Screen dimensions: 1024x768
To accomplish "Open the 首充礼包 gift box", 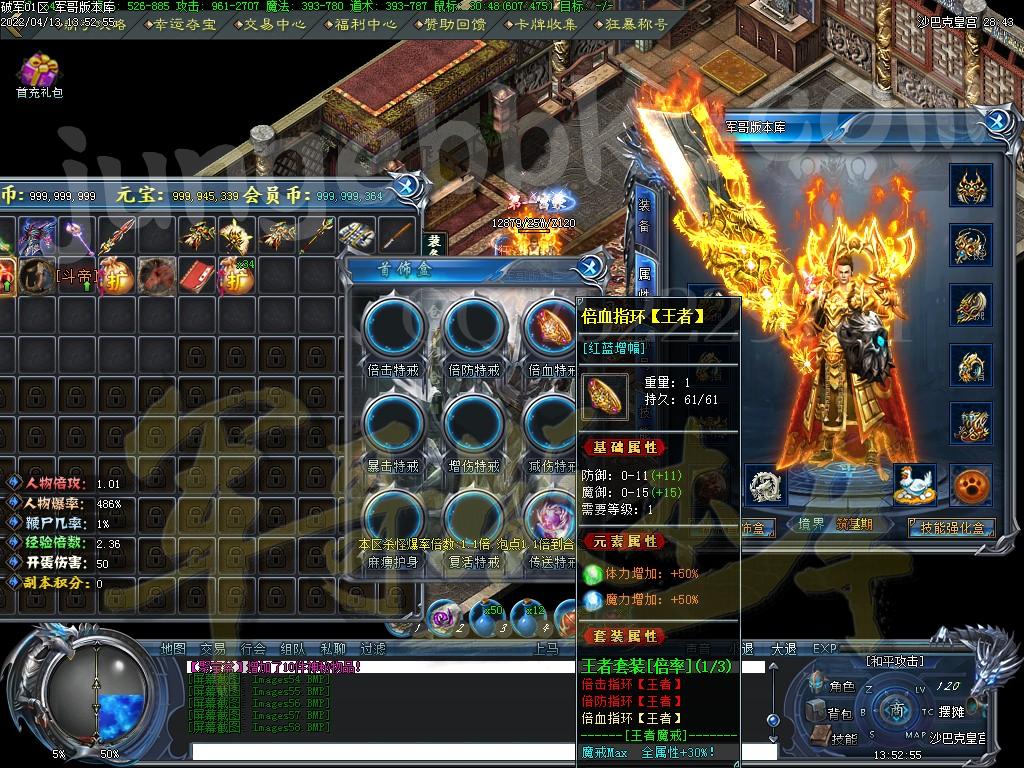I will click(39, 72).
